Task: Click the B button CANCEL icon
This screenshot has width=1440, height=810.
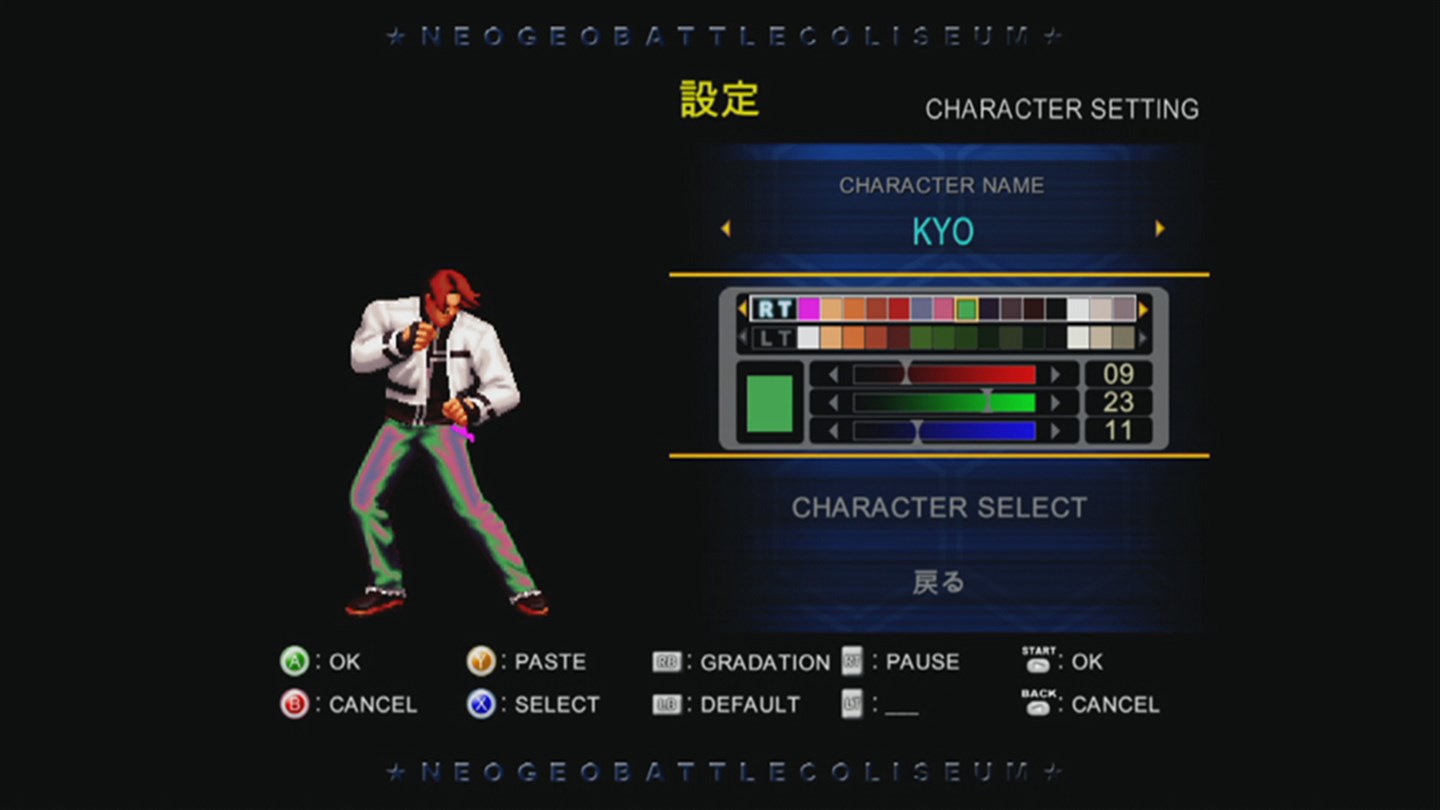Action: pyautogui.click(x=294, y=704)
